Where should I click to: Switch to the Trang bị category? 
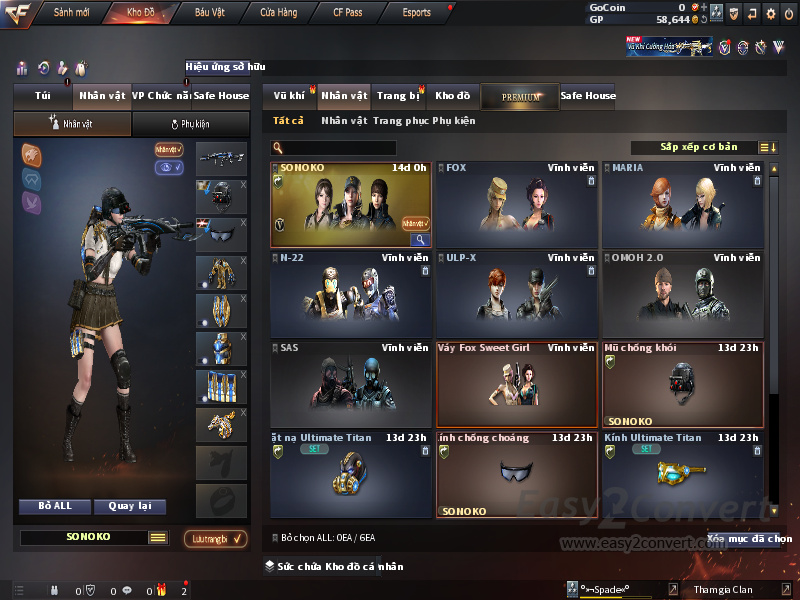[x=398, y=96]
